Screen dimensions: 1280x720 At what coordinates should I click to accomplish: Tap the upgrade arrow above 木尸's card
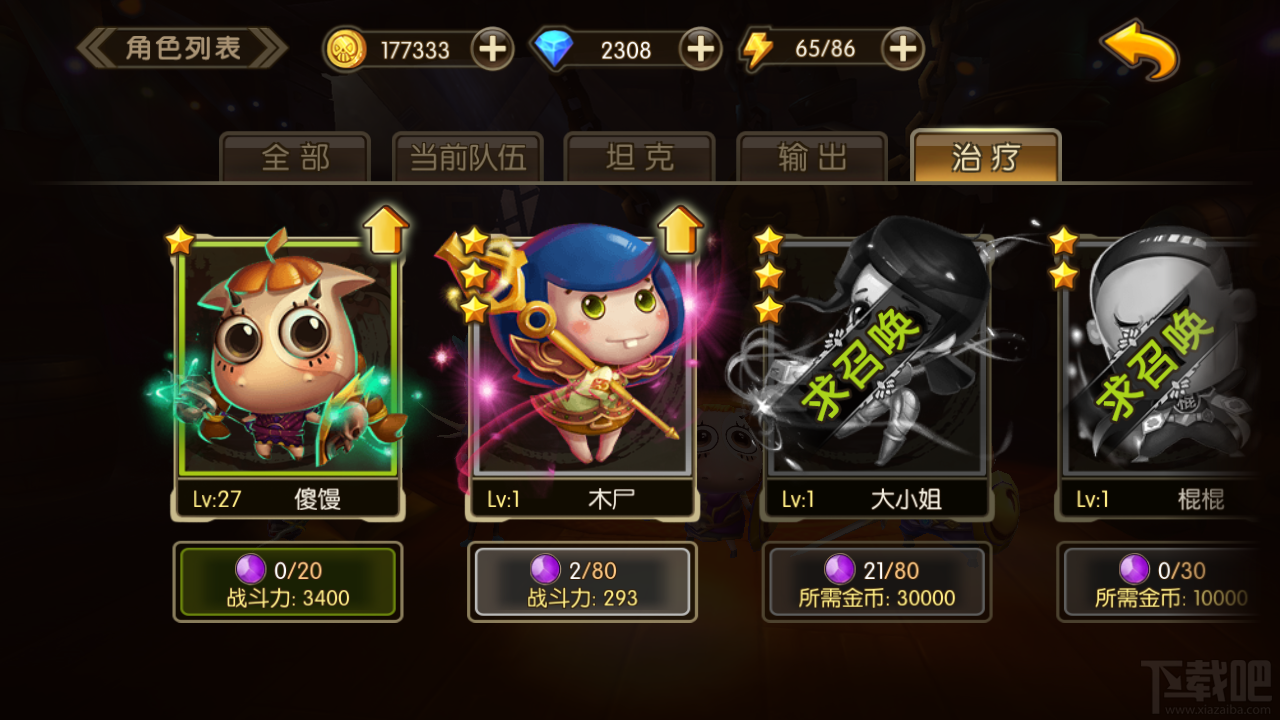coord(678,230)
